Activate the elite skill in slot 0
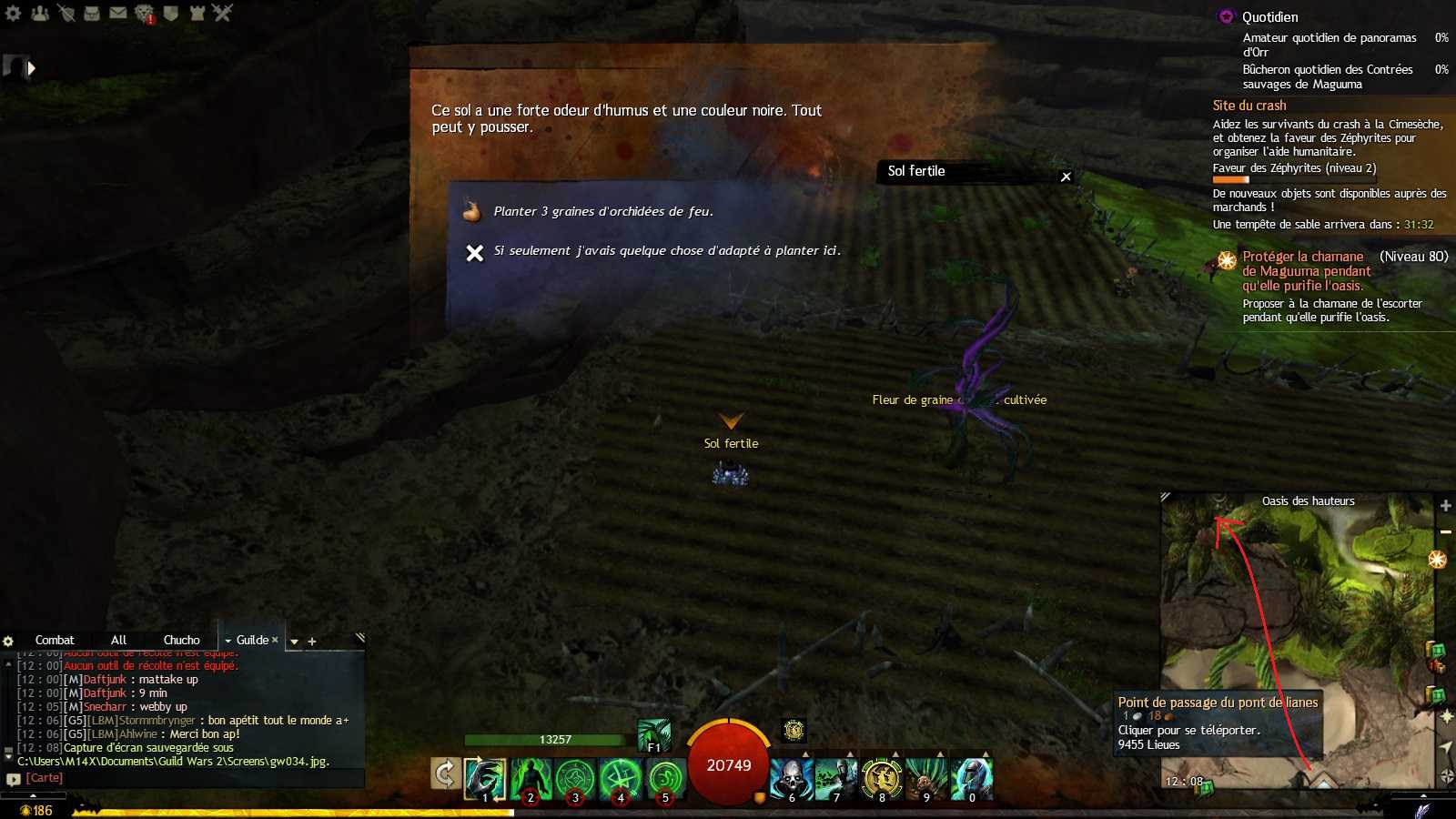This screenshot has height=819, width=1456. 971,779
